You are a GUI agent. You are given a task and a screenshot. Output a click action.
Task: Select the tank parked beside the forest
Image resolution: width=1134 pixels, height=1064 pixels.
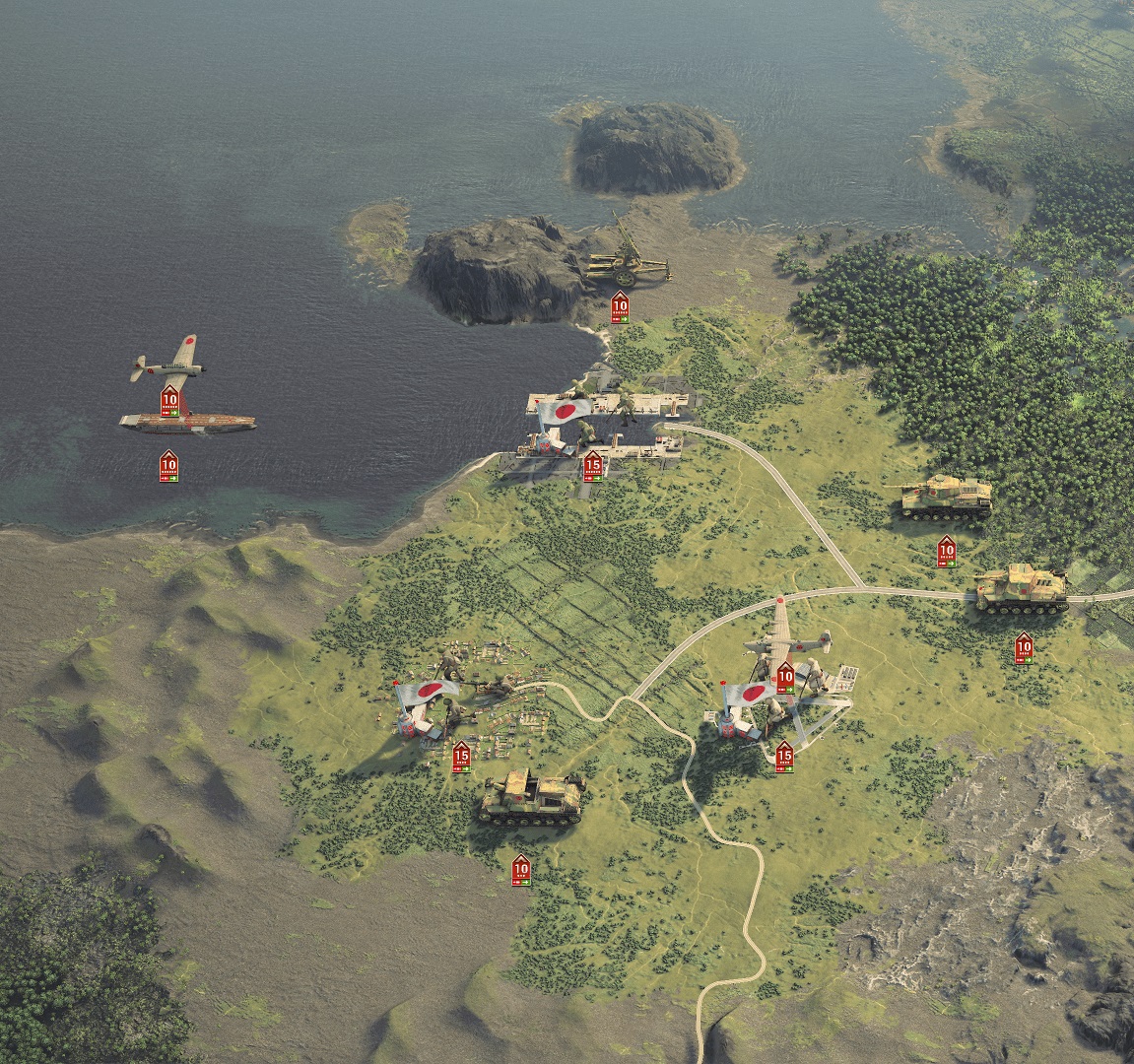pyautogui.click(x=945, y=498)
